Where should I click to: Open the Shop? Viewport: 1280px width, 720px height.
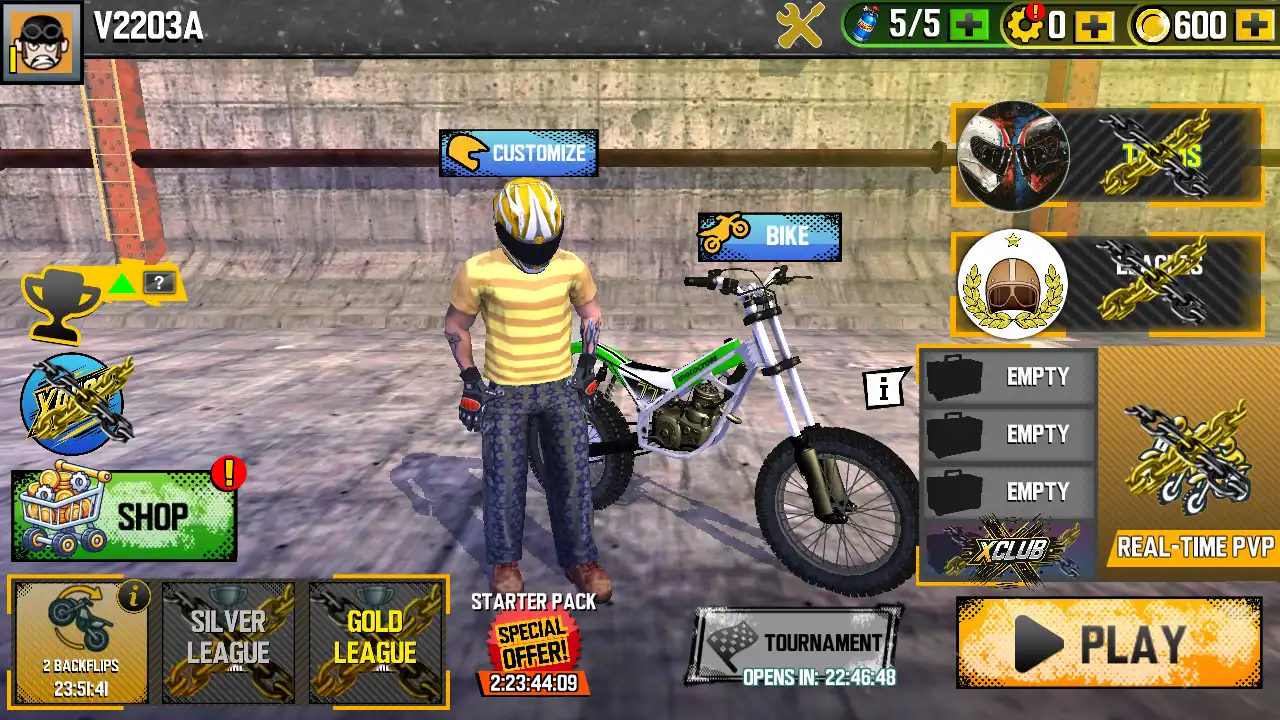(124, 516)
